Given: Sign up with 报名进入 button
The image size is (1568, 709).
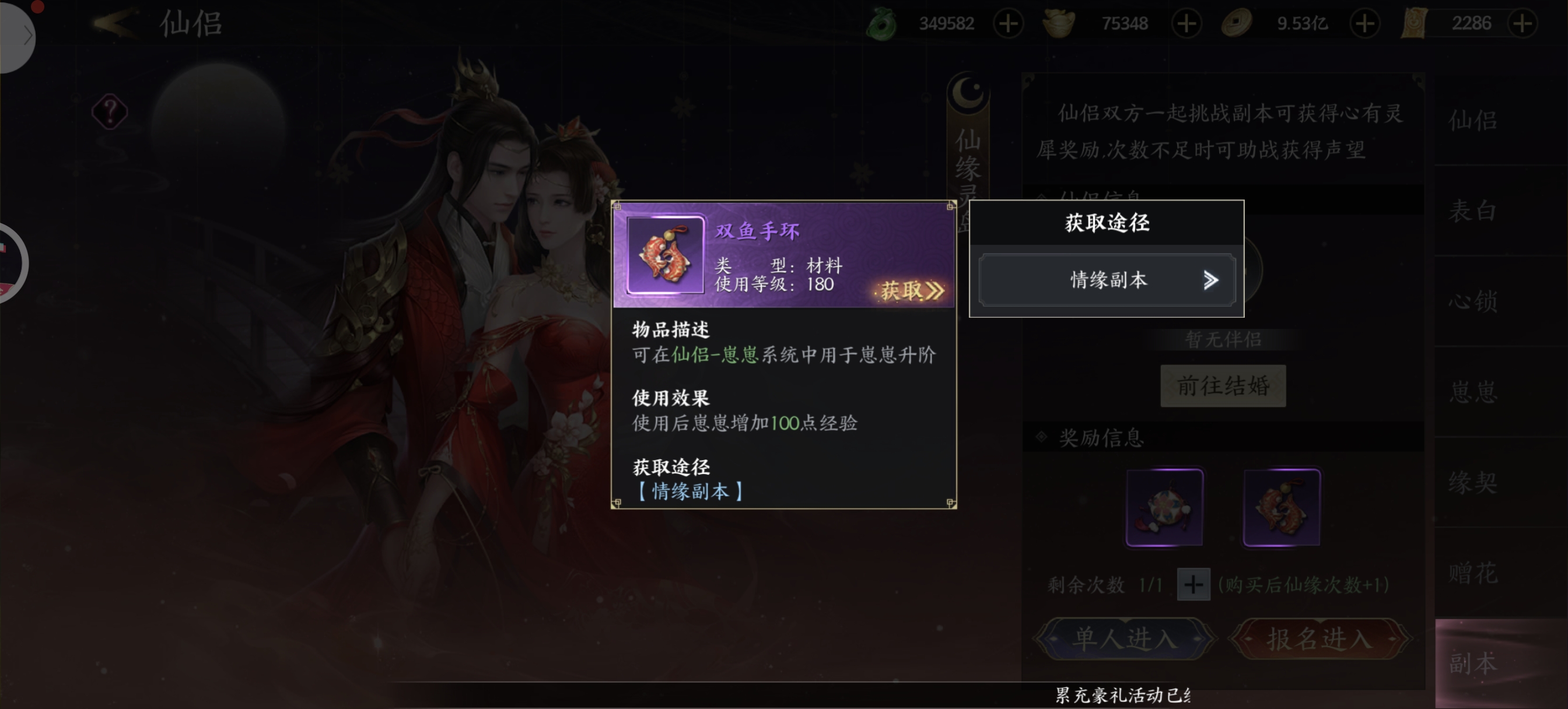Looking at the screenshot, I should tap(1319, 639).
